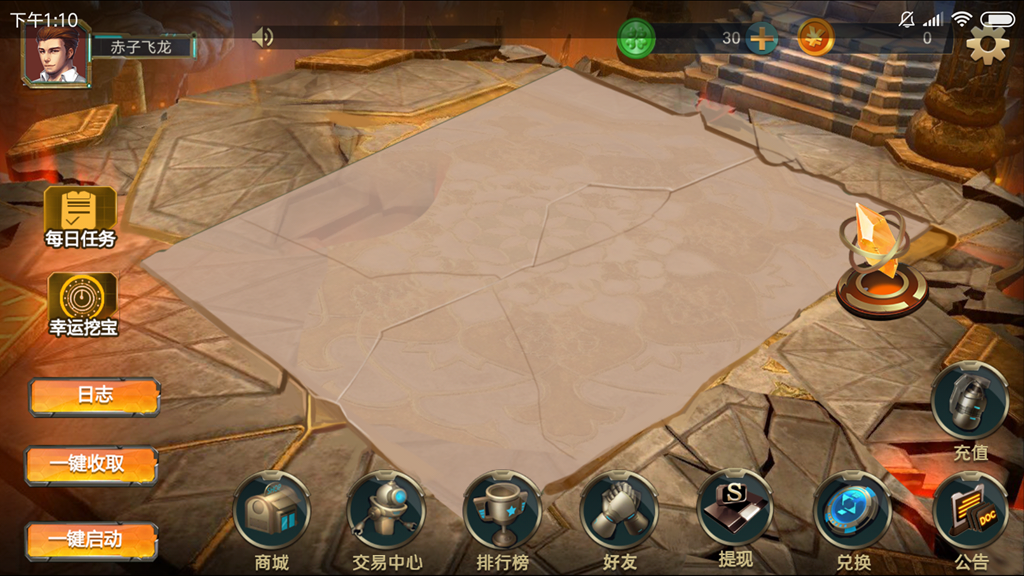Add more currency with the plus button
The width and height of the screenshot is (1024, 576).
click(x=762, y=39)
